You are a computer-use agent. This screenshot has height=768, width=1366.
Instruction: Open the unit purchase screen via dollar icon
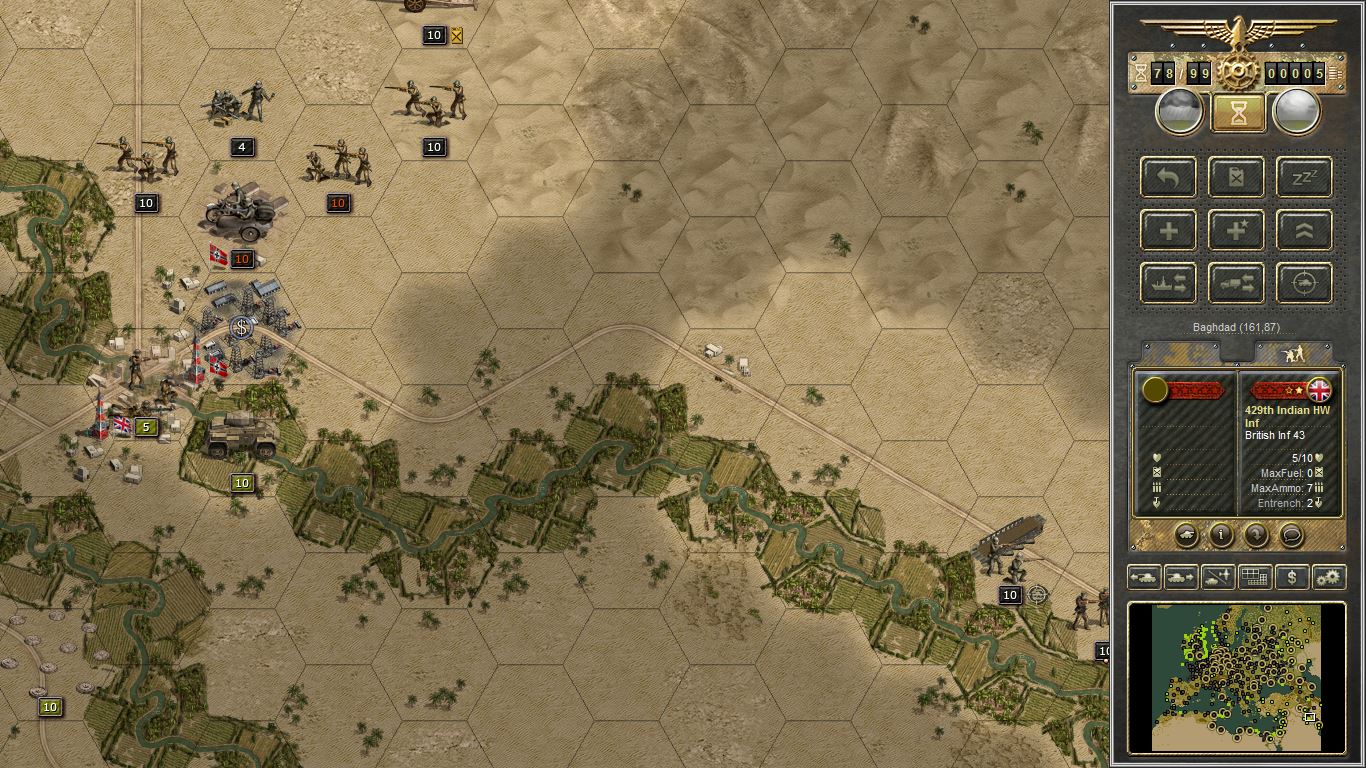point(1290,578)
